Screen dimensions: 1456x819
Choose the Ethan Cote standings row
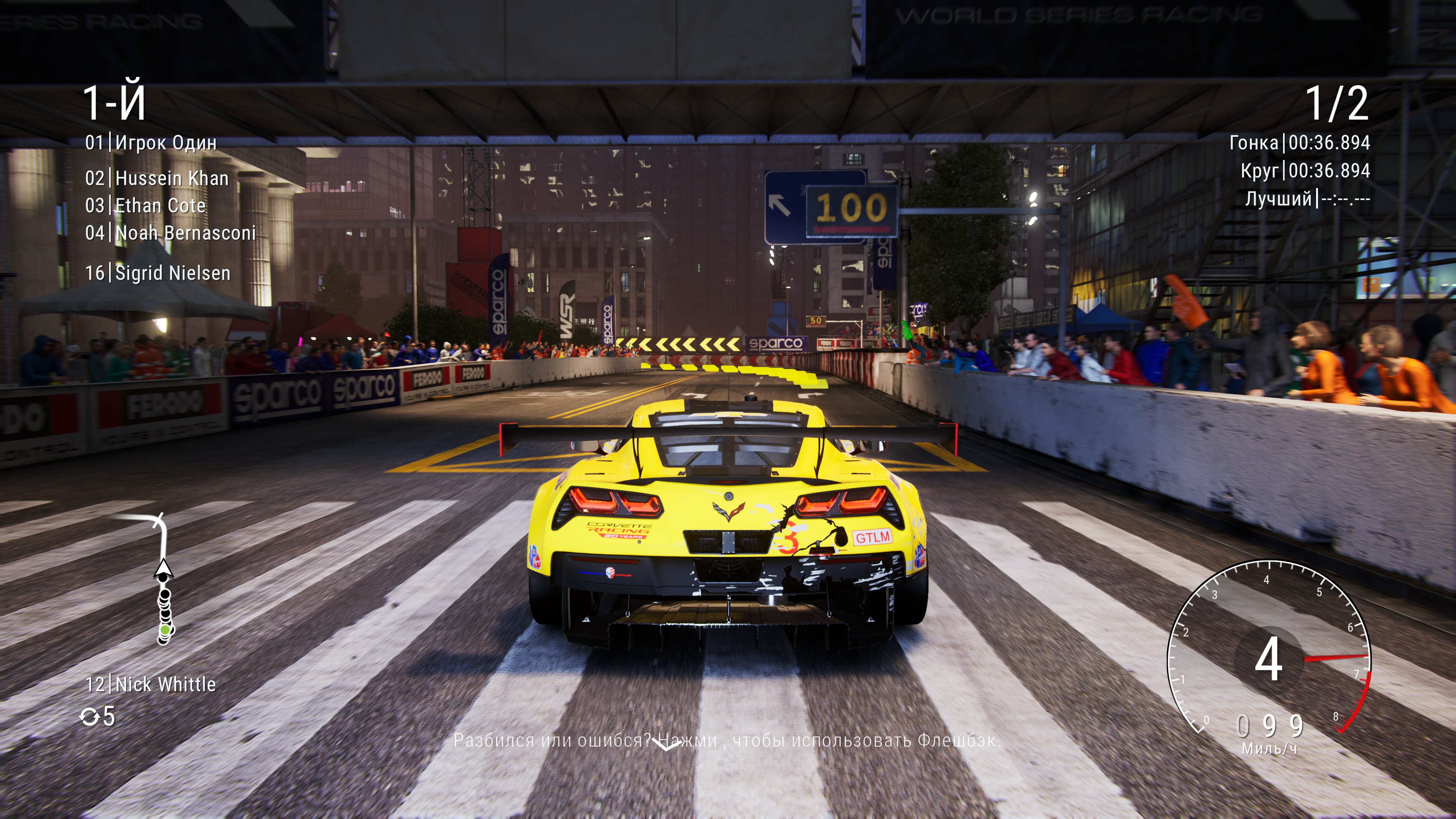(x=146, y=206)
